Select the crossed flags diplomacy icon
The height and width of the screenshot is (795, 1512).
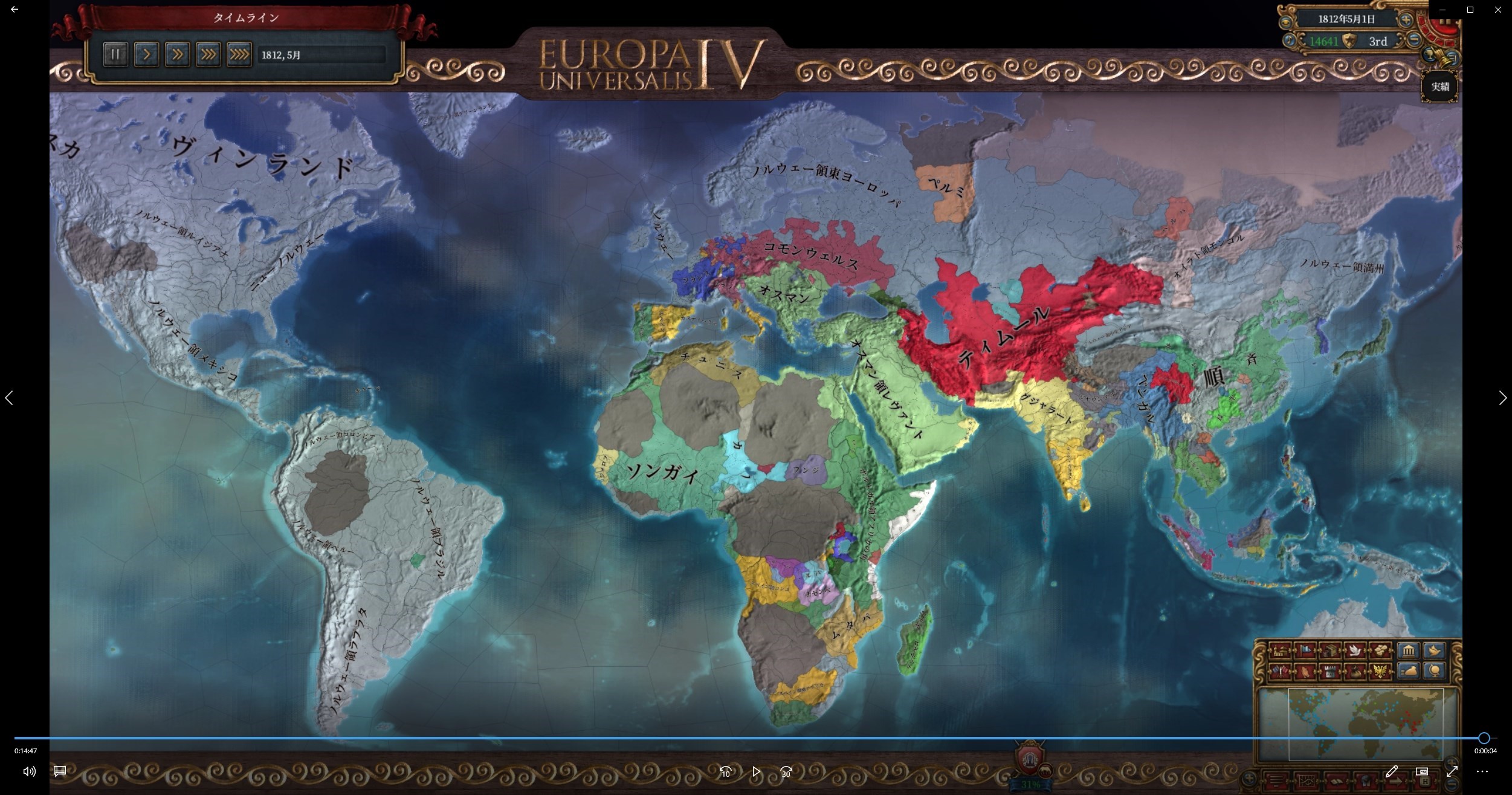1279,670
